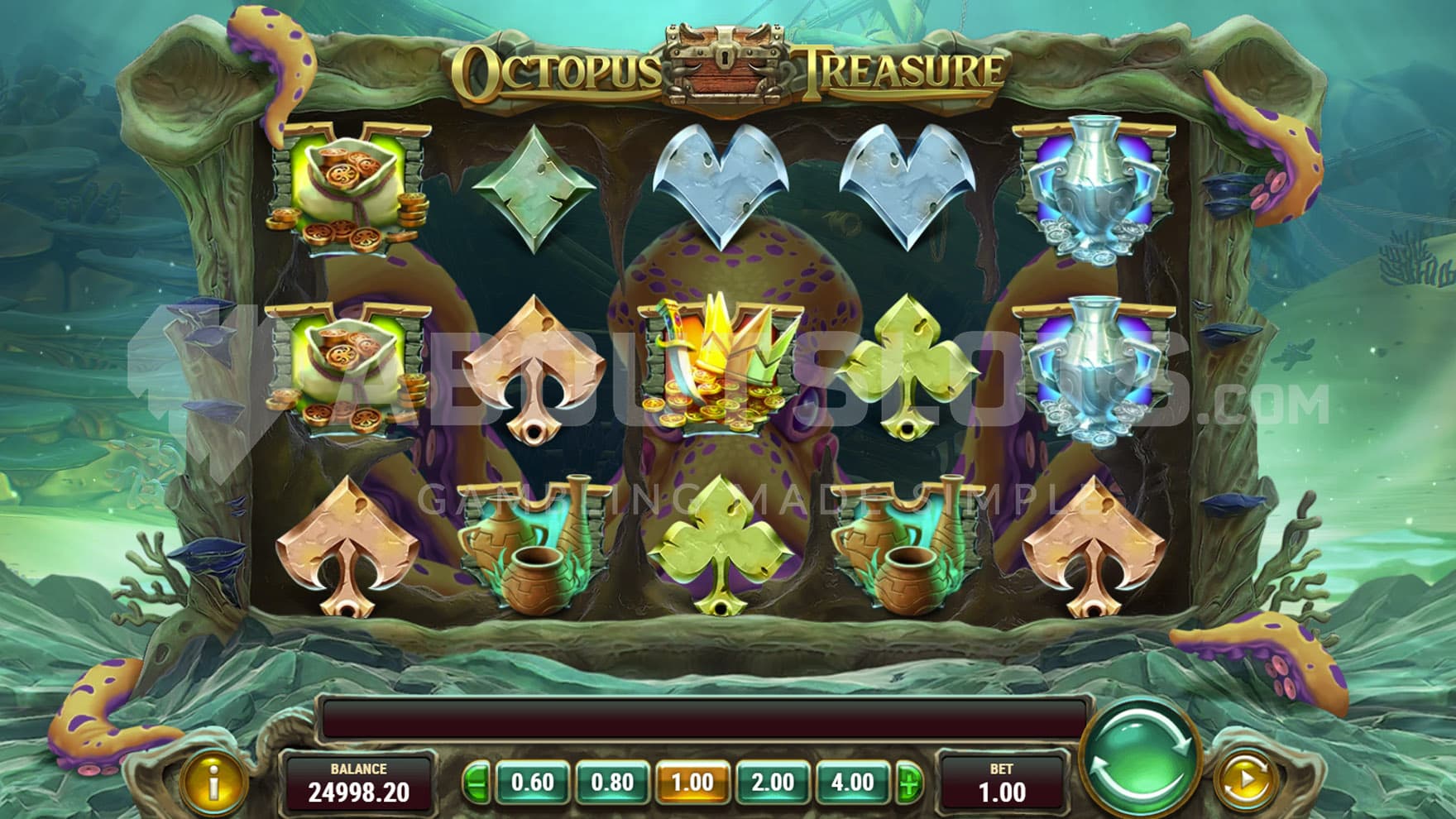1456x819 pixels.
Task: Increase bet with the plus button
Action: point(910,783)
